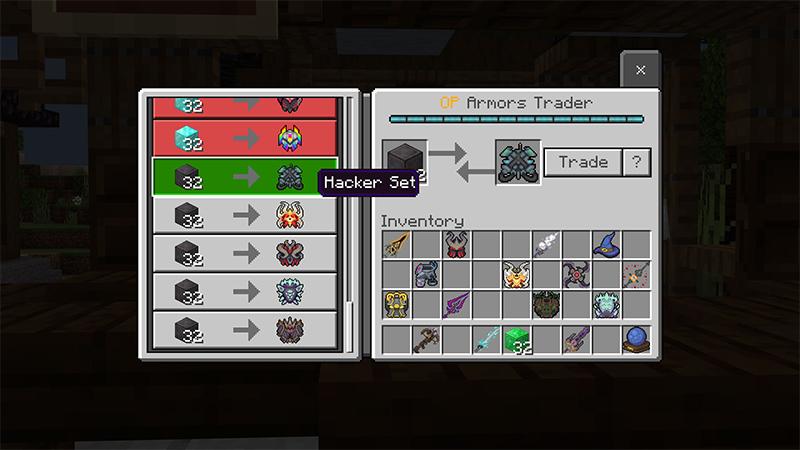The image size is (800, 450).
Task: Select the blue wizard hat in inventory
Action: 606,244
